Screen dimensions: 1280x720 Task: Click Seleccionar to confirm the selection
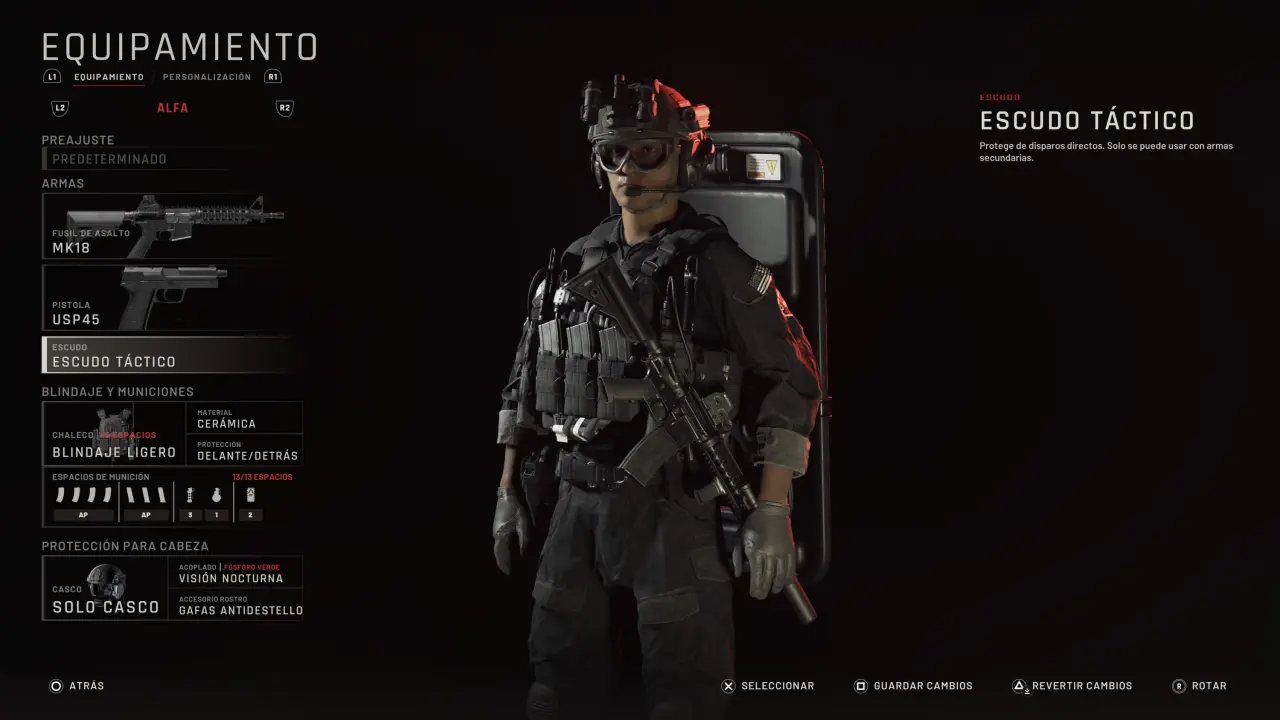coord(769,686)
